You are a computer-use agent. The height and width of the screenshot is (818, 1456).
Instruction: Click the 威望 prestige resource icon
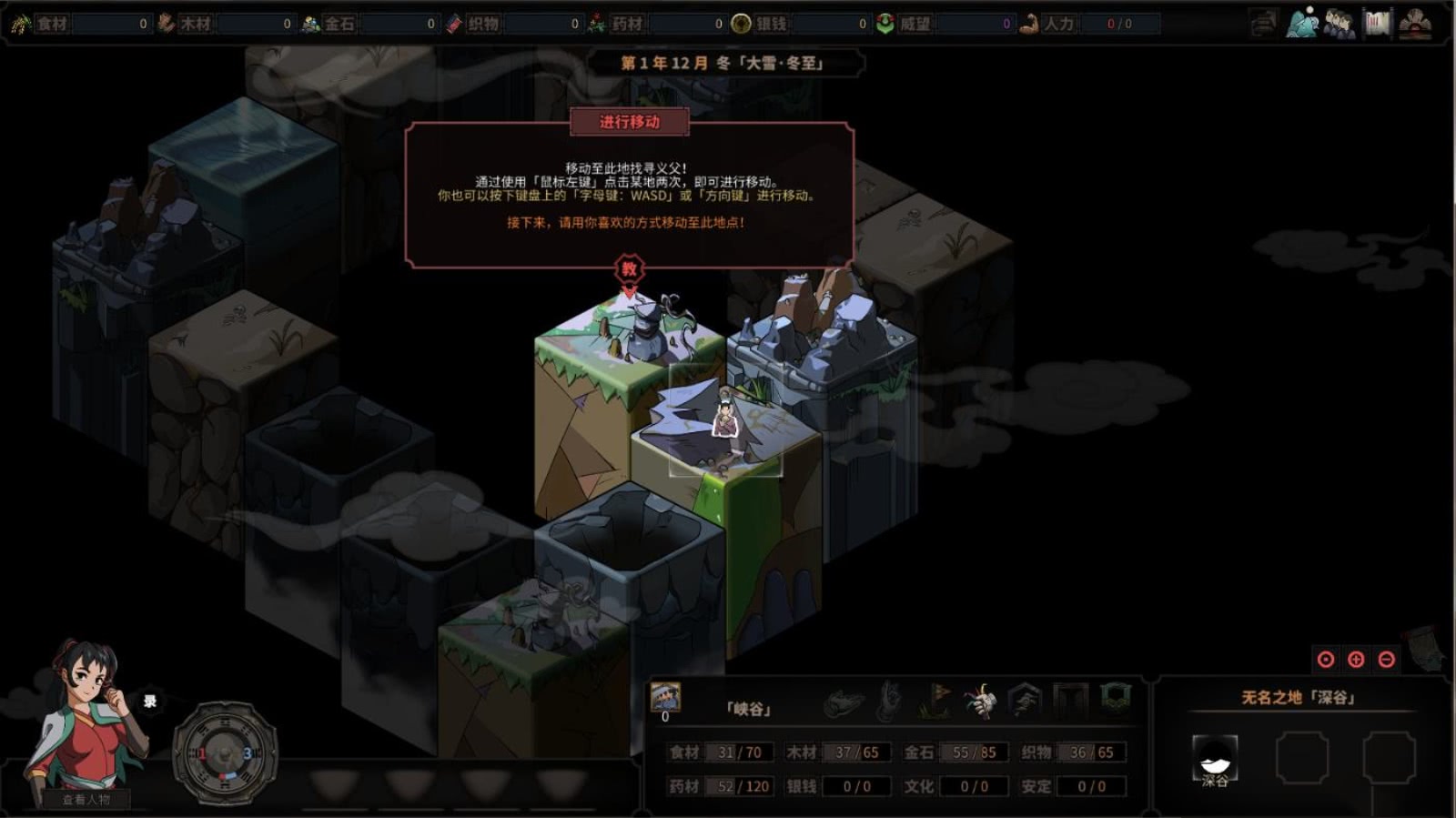point(885,24)
